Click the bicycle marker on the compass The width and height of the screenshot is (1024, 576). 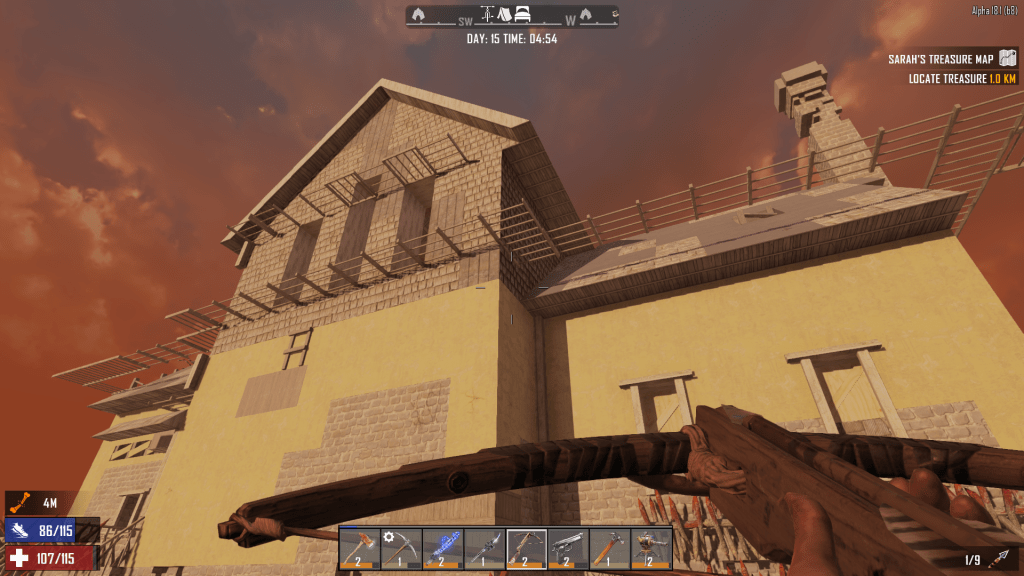[488, 15]
